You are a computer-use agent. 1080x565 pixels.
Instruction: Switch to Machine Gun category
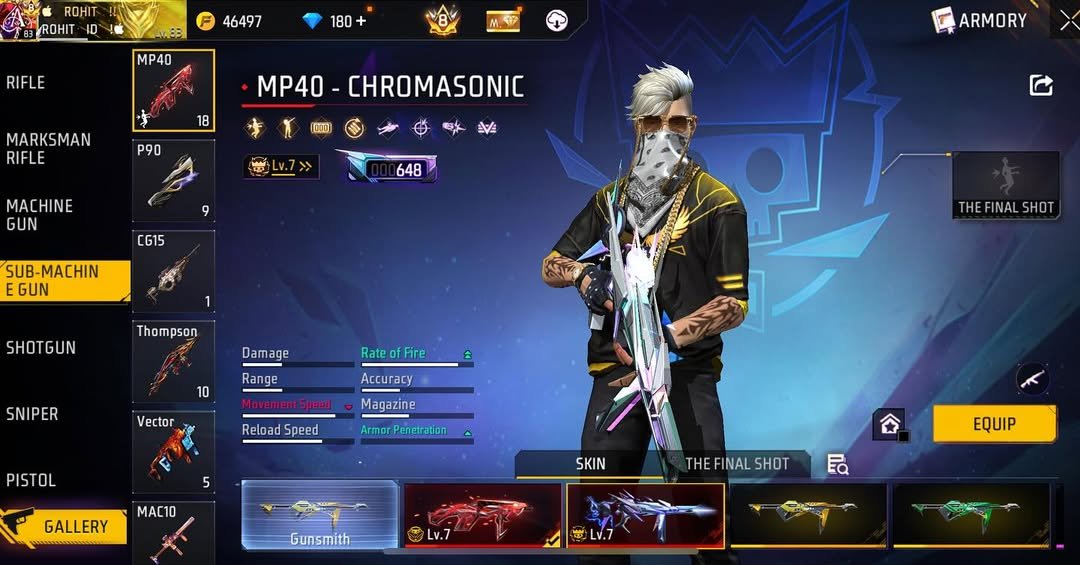click(40, 215)
